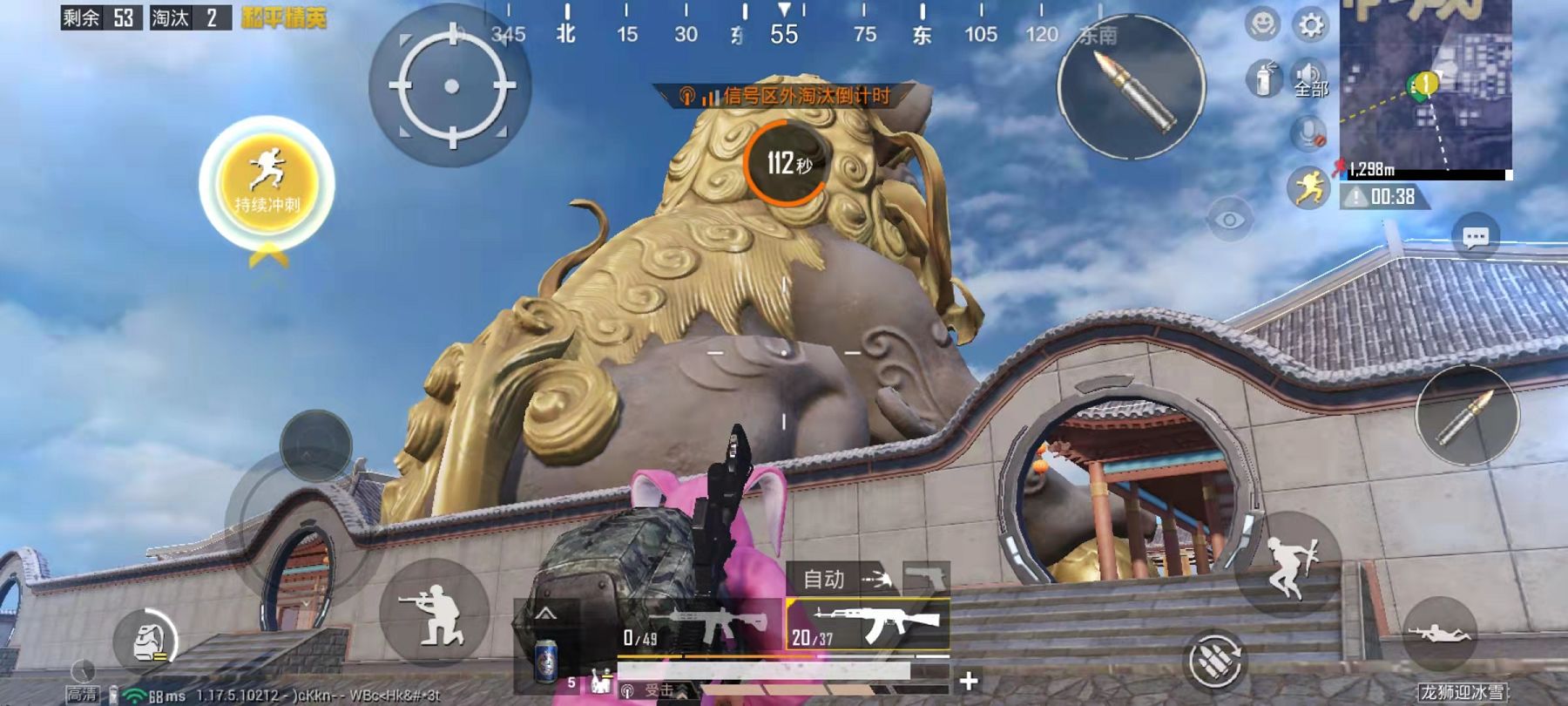Click the eye free-look icon
This screenshot has width=1568, height=706.
pyautogui.click(x=1229, y=220)
